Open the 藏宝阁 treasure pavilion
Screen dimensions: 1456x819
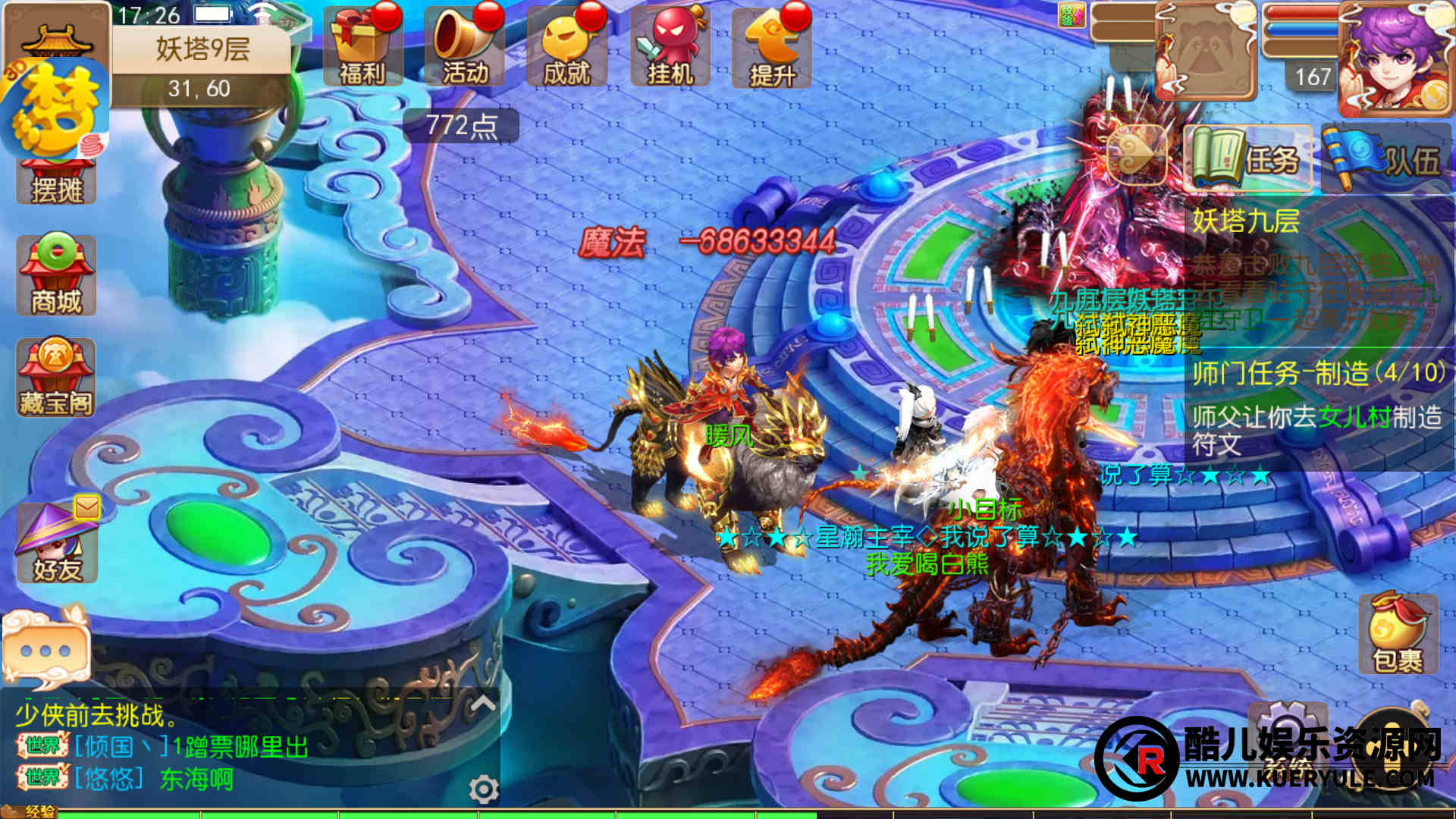pos(56,378)
